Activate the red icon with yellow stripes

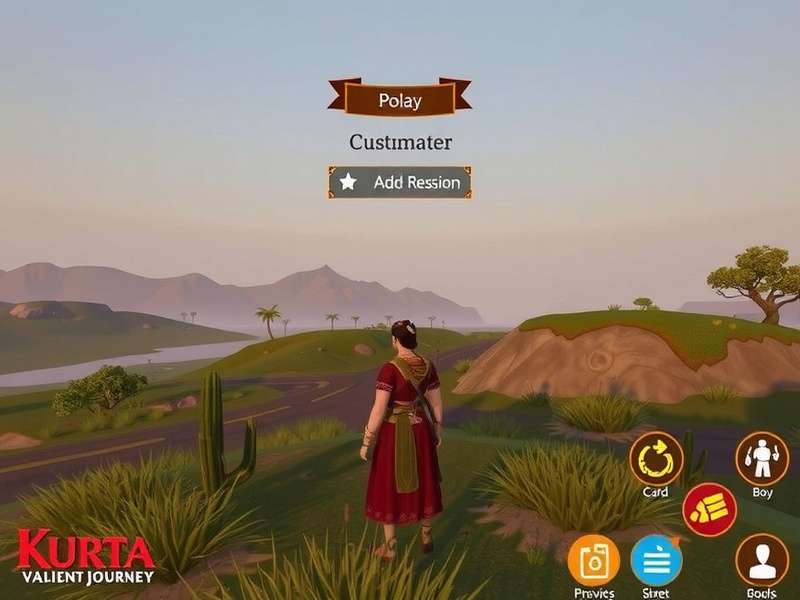pos(710,510)
